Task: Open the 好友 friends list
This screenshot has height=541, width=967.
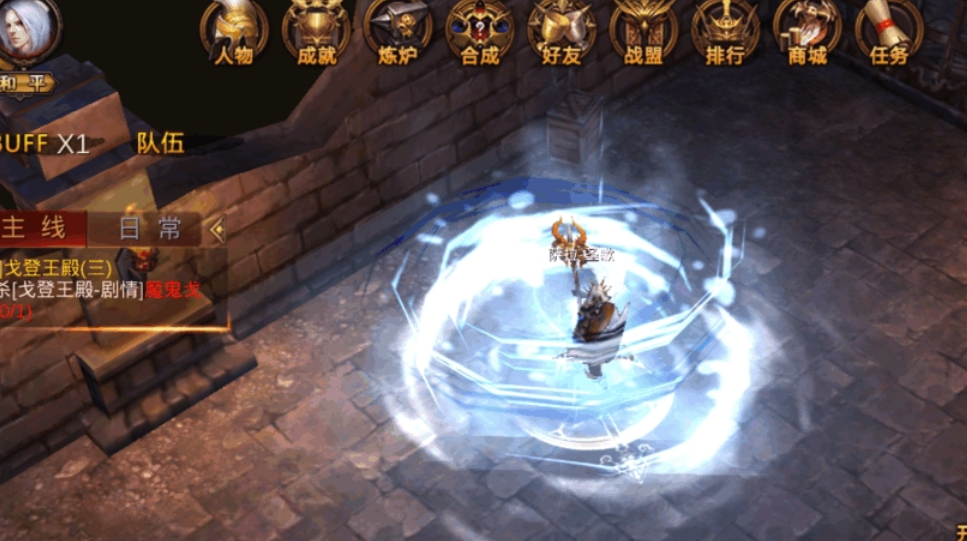Action: pos(562,30)
